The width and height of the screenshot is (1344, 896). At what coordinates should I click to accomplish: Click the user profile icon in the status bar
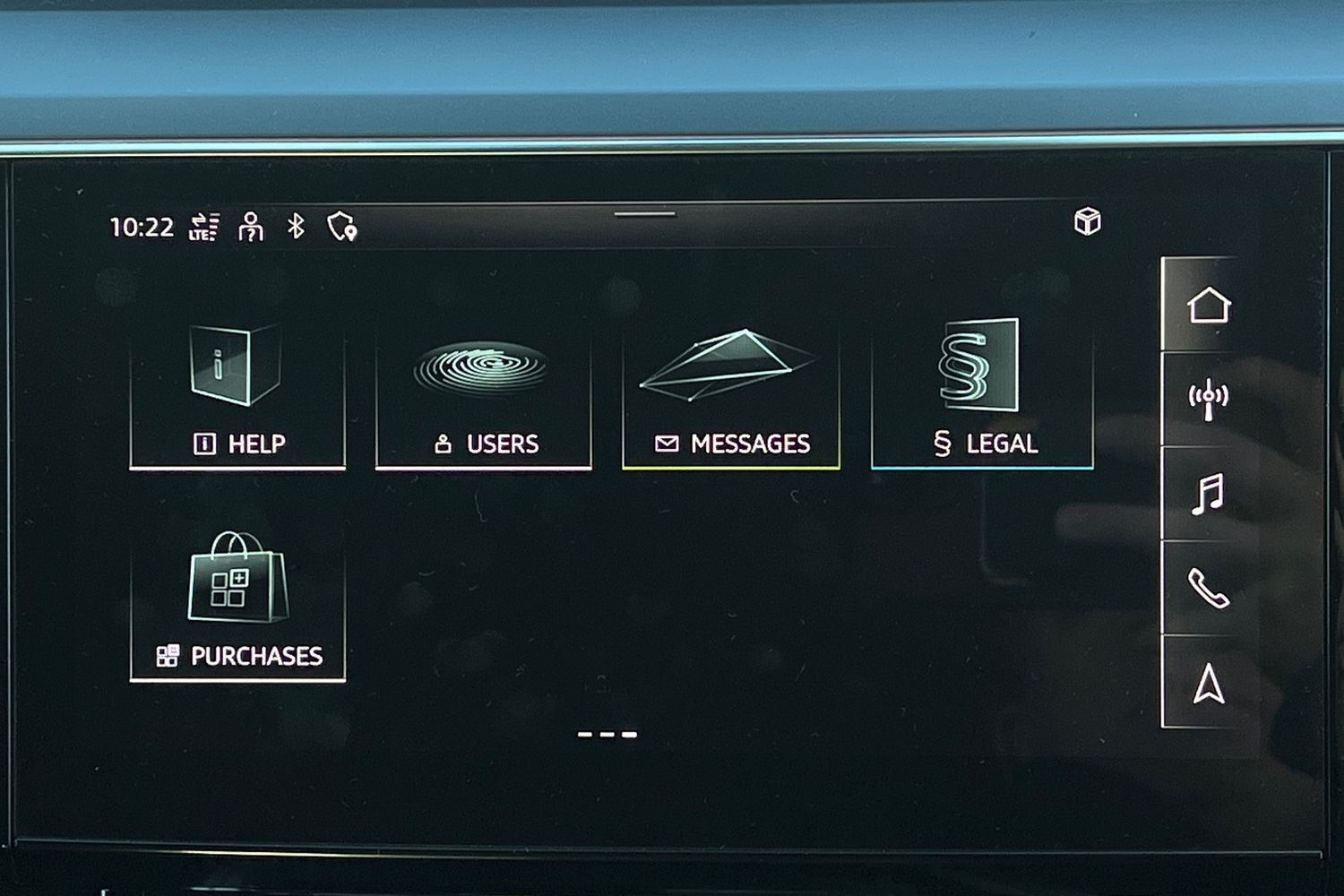click(x=251, y=227)
